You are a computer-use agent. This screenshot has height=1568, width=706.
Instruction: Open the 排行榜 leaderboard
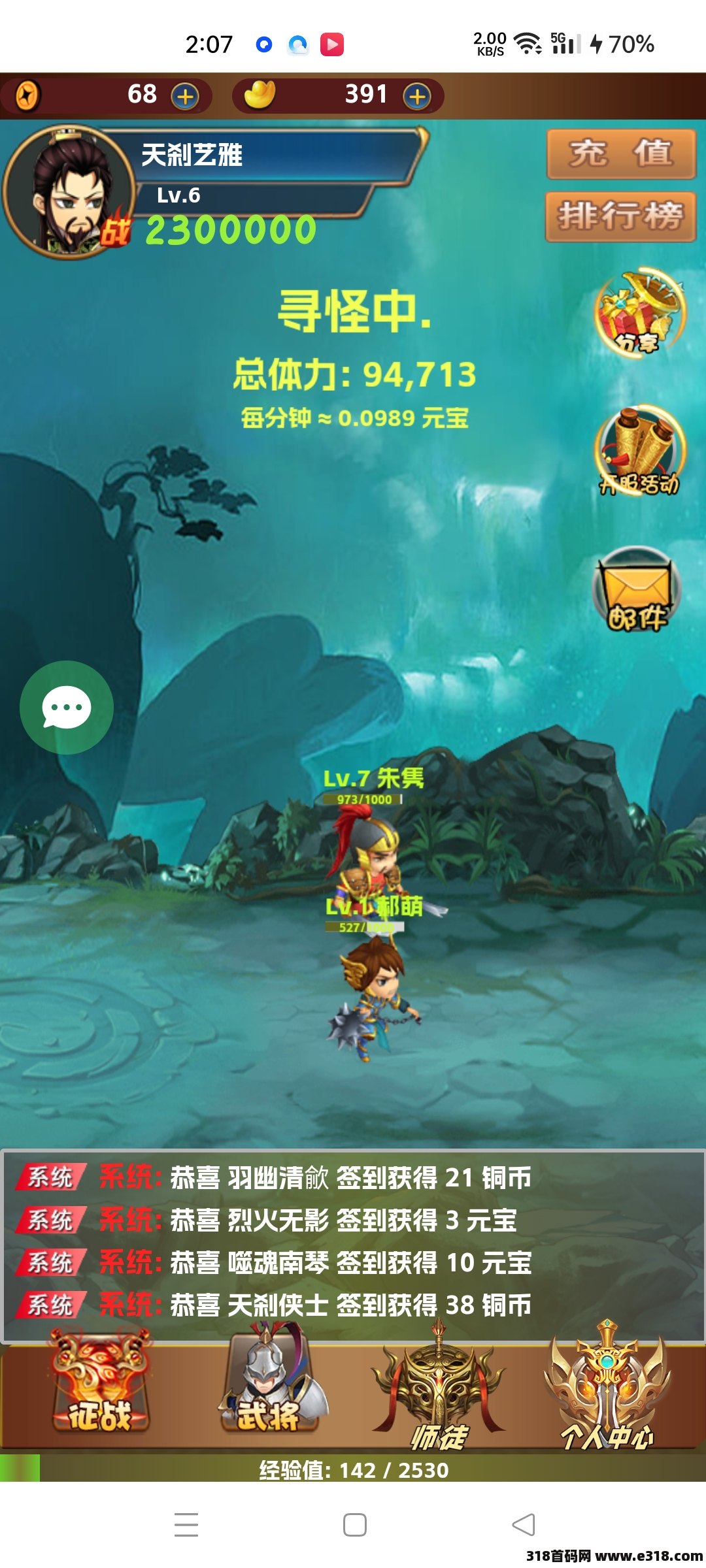tap(620, 216)
